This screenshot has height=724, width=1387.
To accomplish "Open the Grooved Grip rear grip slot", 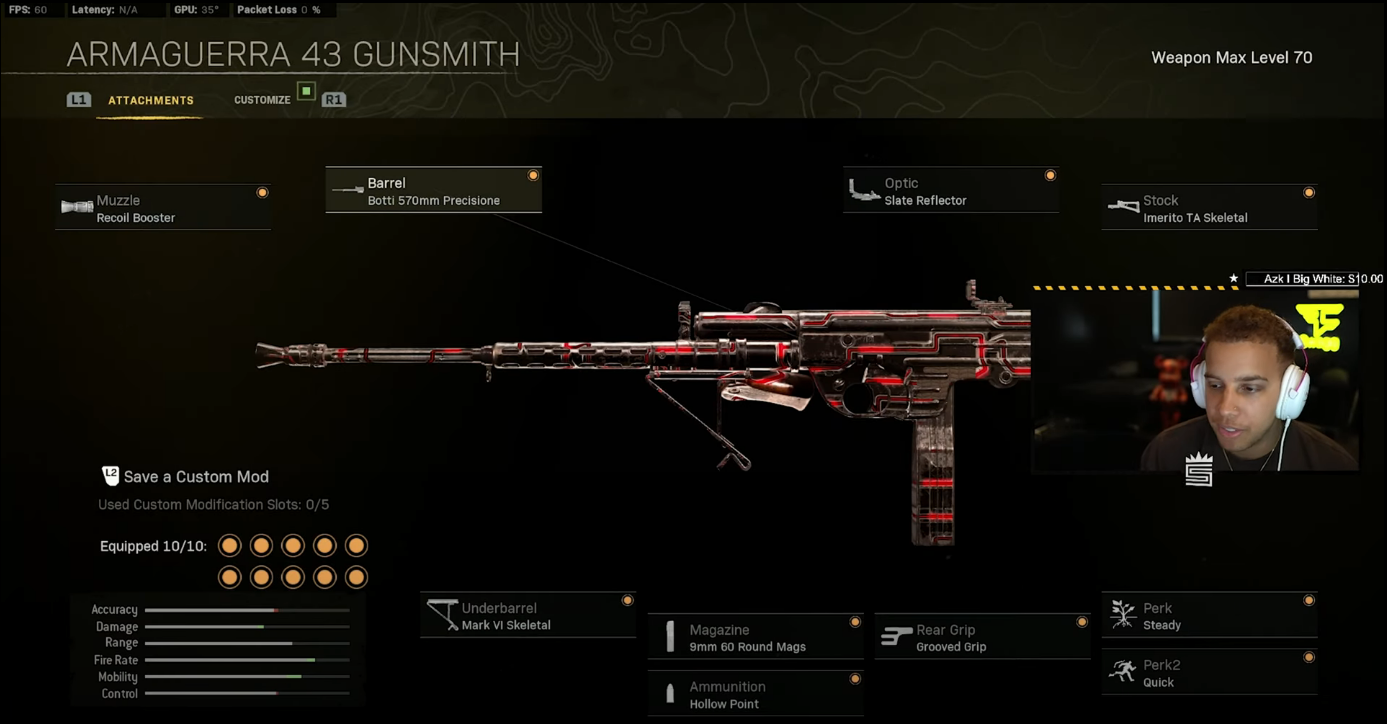I will [x=982, y=635].
